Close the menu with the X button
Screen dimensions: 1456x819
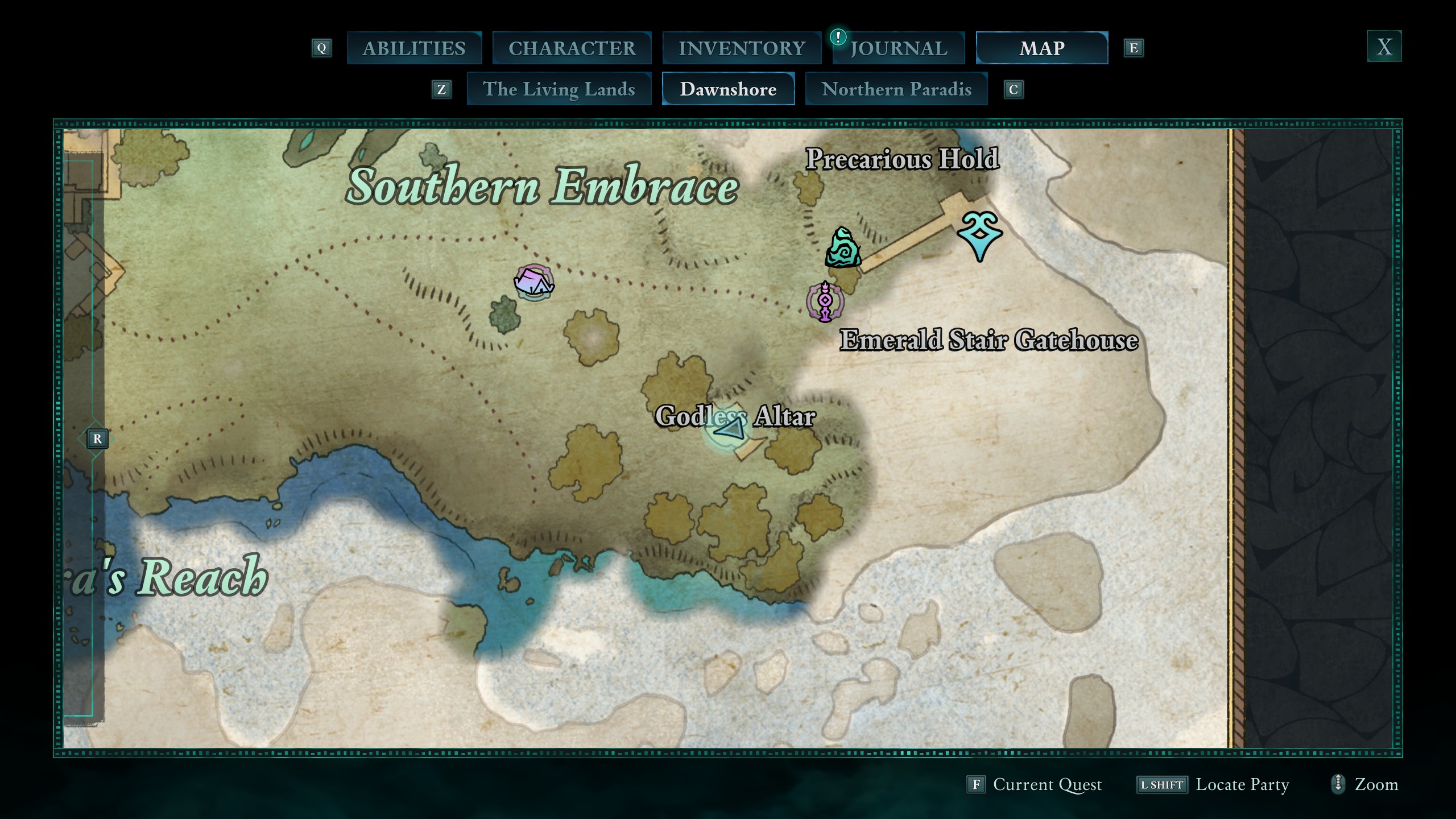coord(1384,47)
